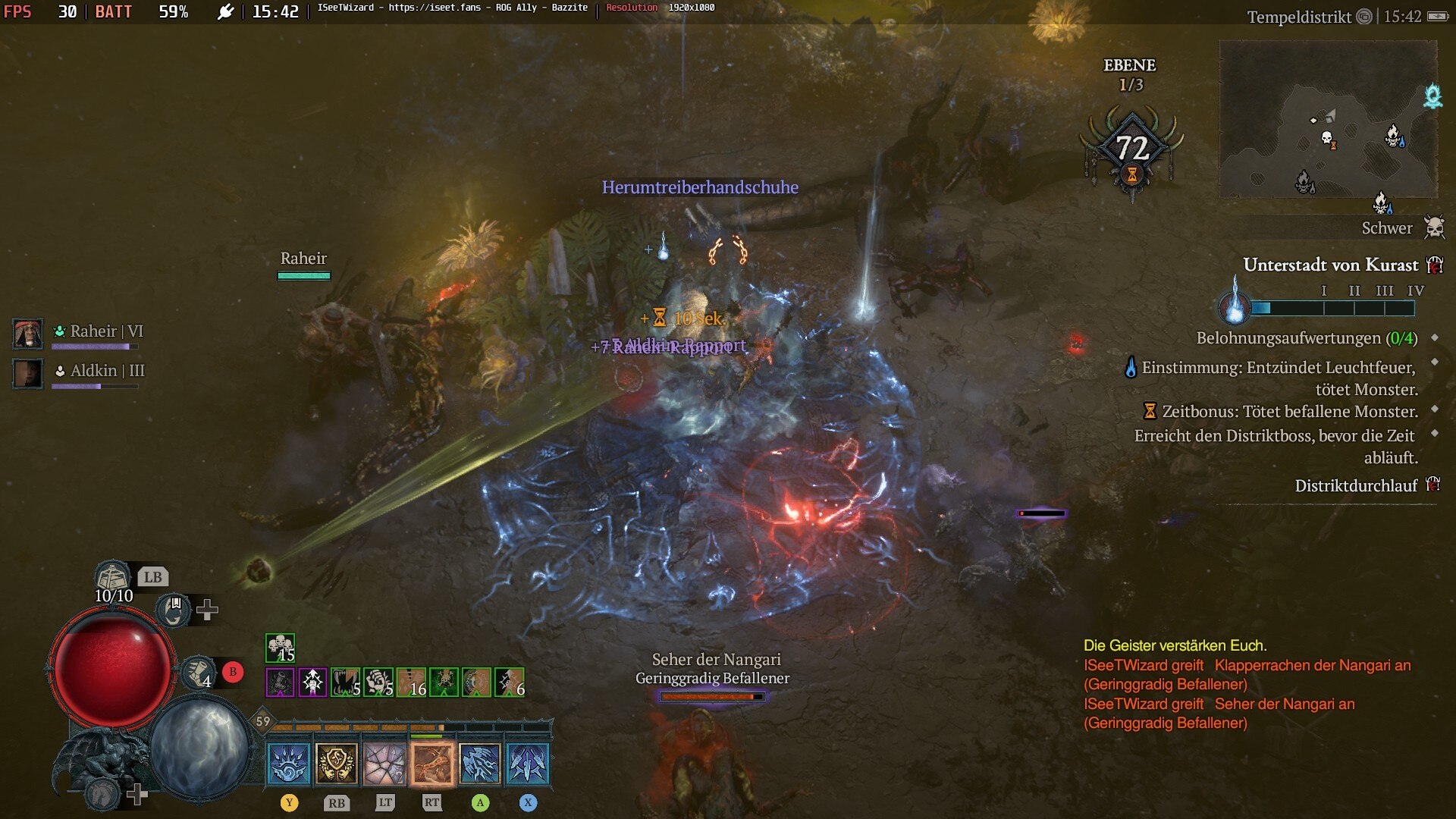Click the Schwer difficulty skull icon

tap(1434, 227)
